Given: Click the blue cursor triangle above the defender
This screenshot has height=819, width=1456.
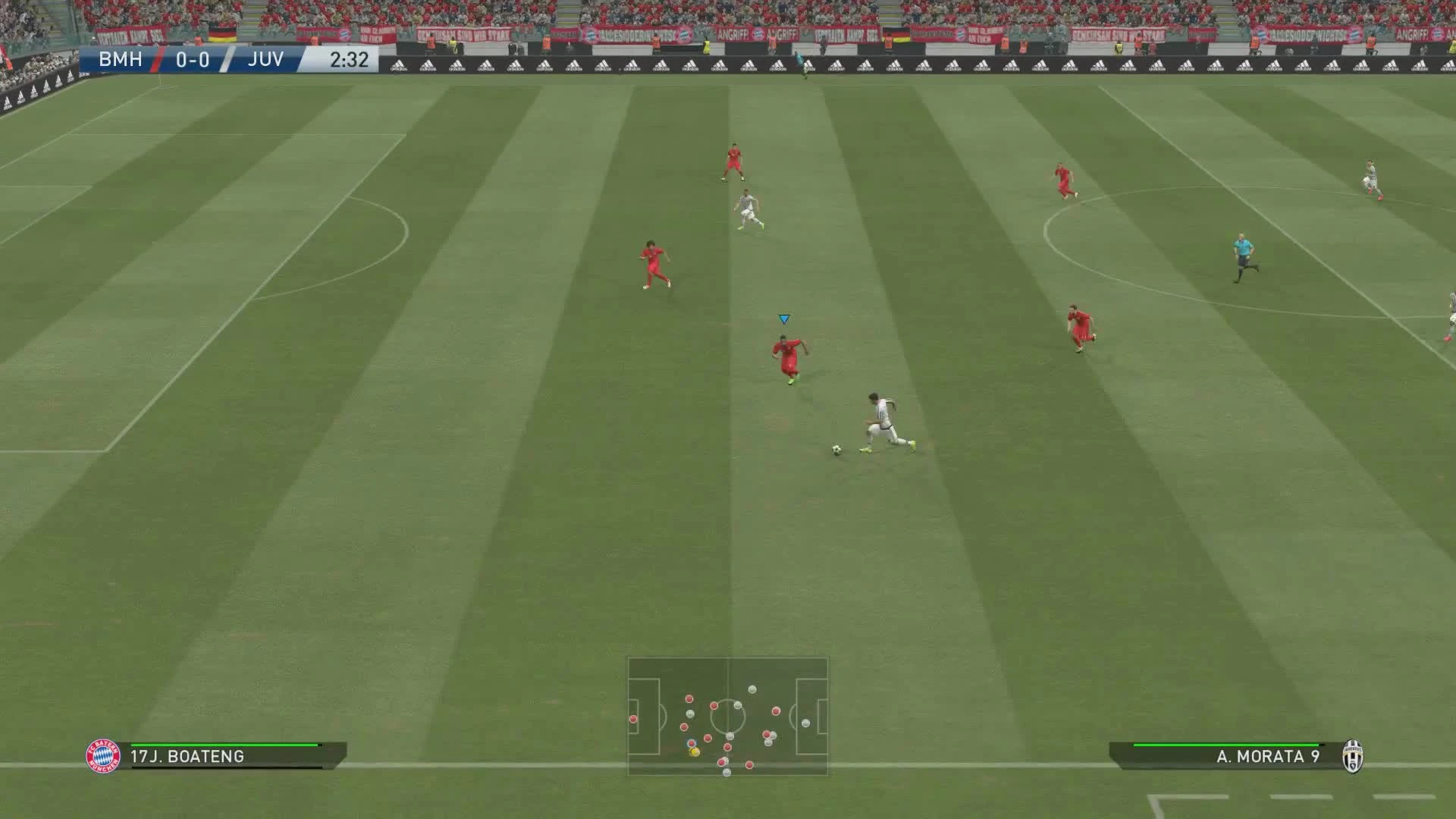Looking at the screenshot, I should tap(784, 319).
